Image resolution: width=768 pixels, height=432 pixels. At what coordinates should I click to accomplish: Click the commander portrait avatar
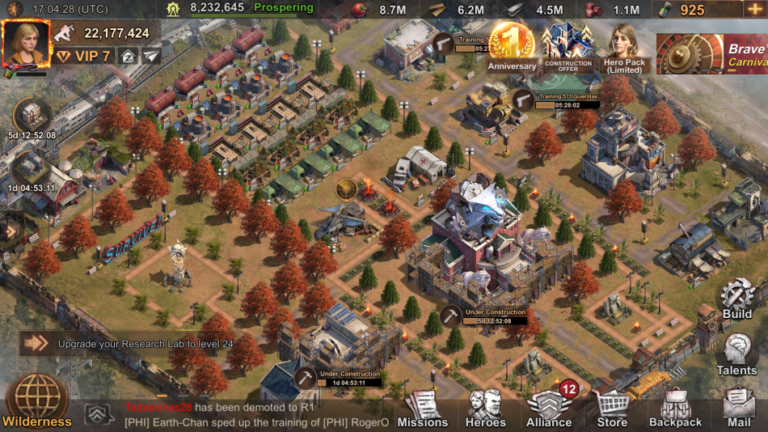tap(25, 43)
